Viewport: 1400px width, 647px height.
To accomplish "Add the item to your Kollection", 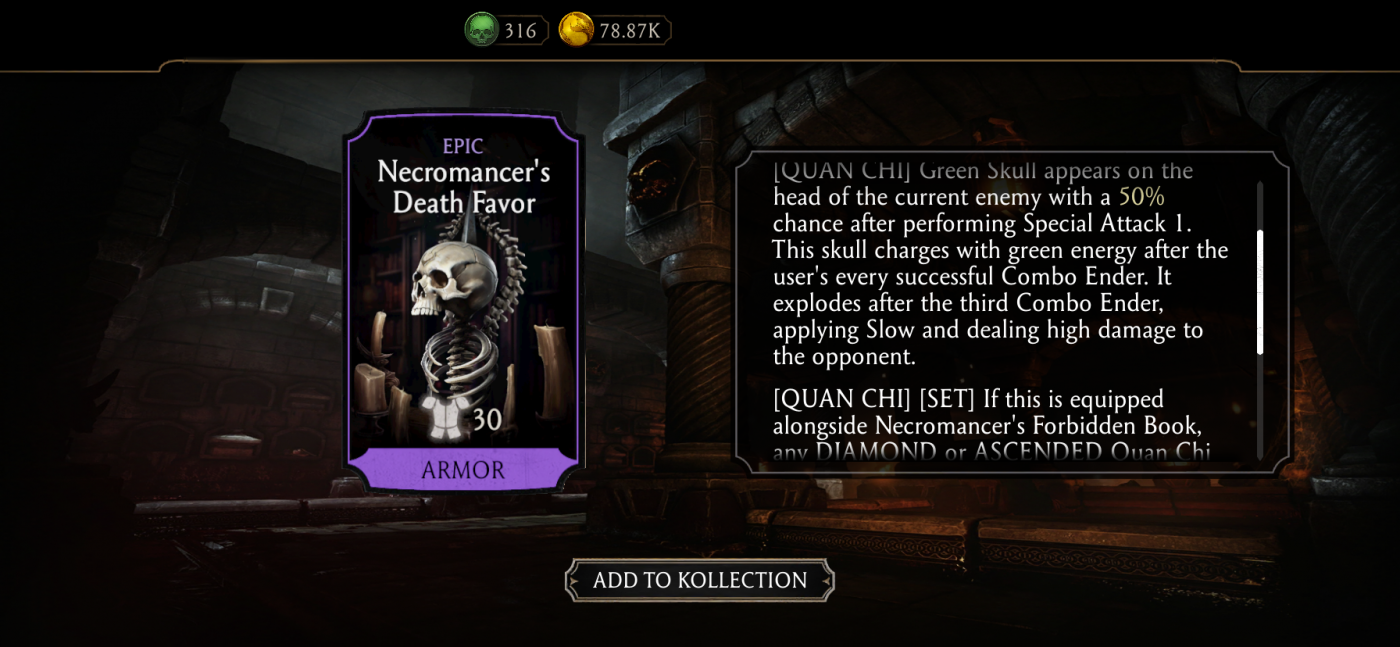I will 699,580.
